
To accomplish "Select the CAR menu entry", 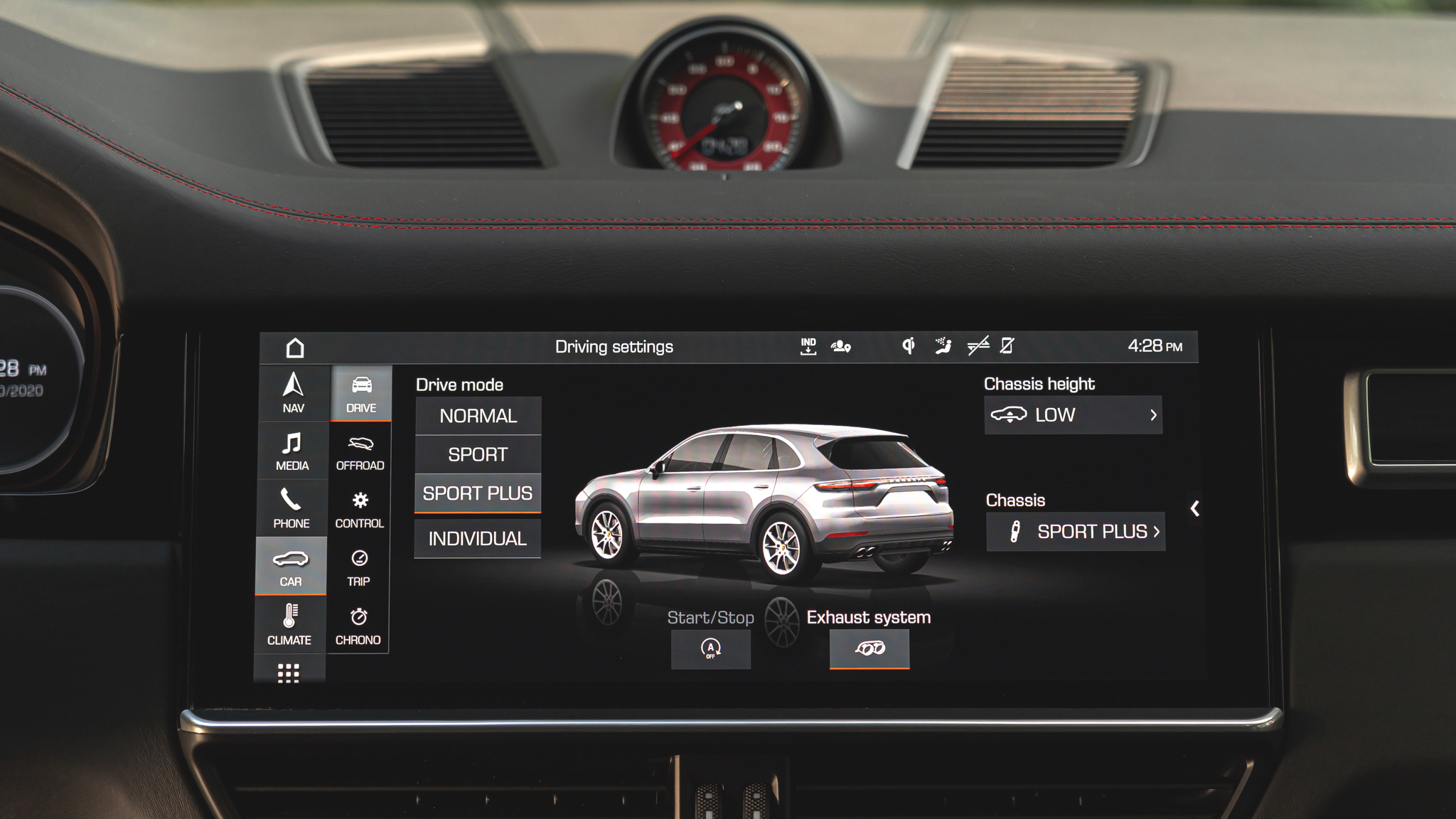I will pos(291,567).
